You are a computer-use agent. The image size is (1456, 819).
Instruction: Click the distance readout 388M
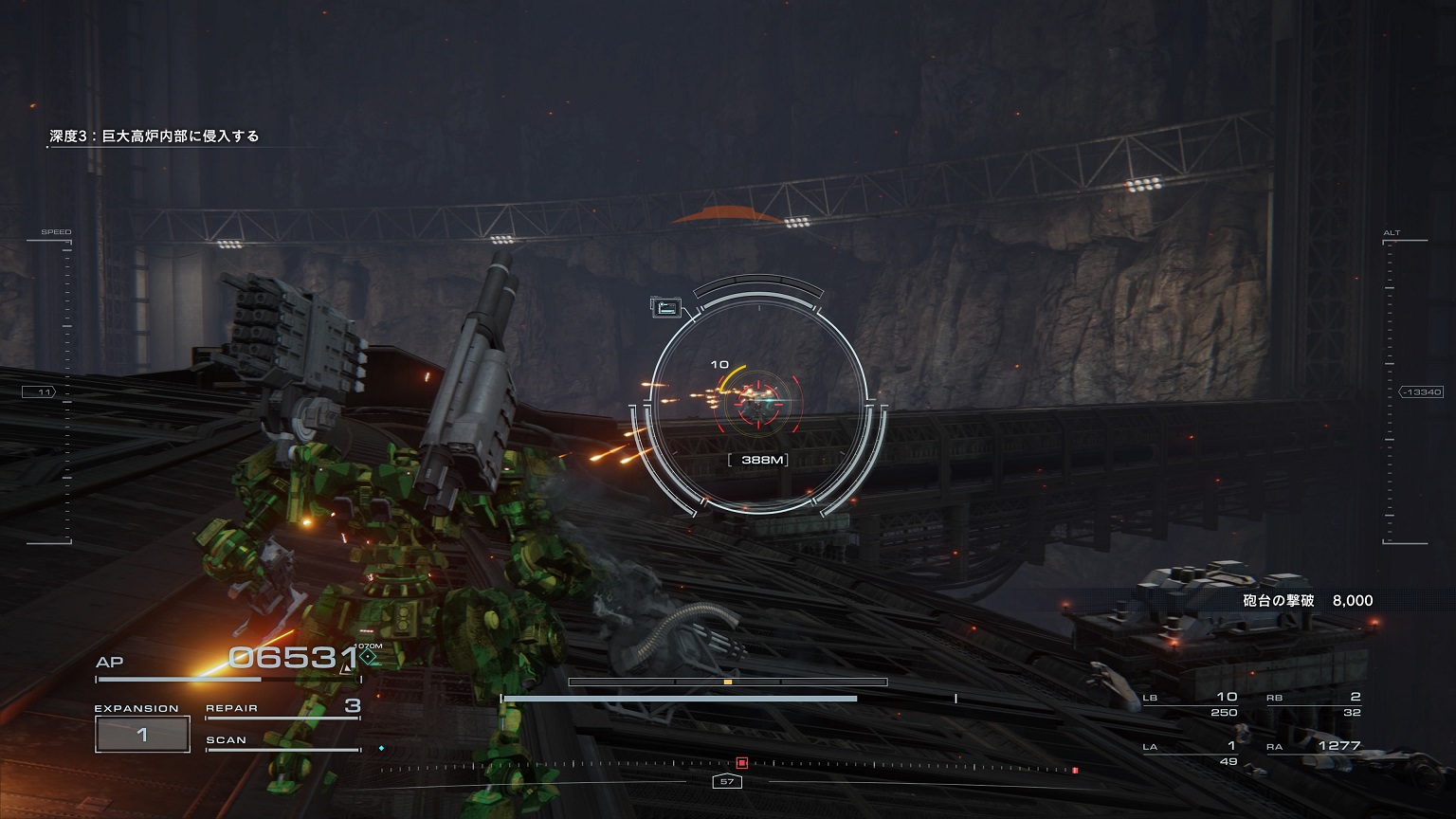[758, 459]
